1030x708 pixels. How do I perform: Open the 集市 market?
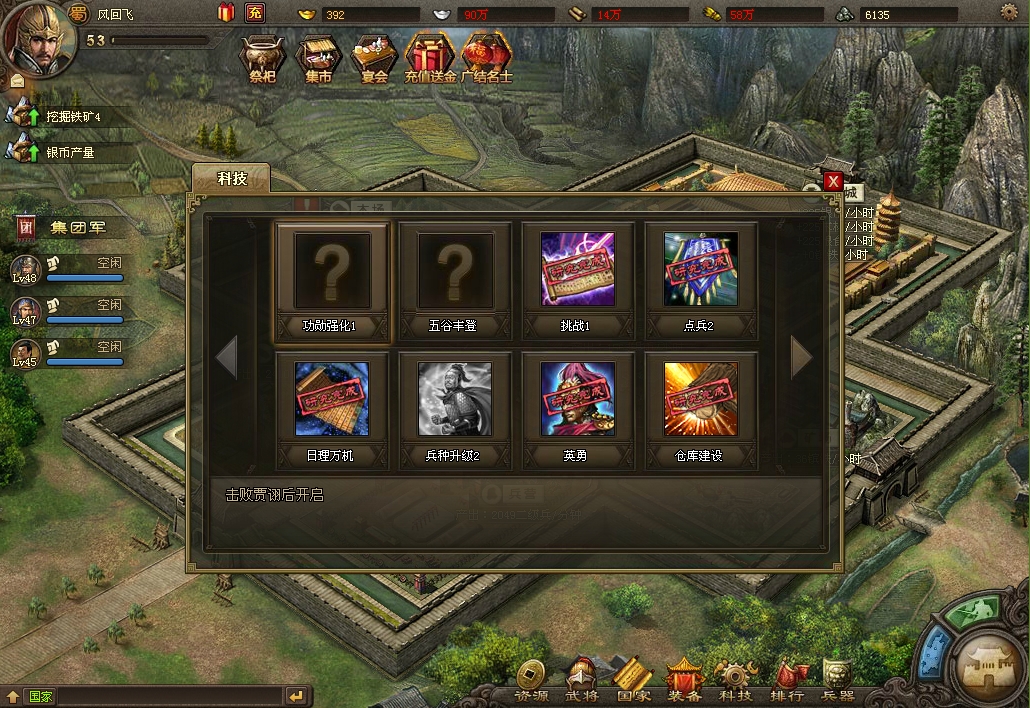click(318, 58)
